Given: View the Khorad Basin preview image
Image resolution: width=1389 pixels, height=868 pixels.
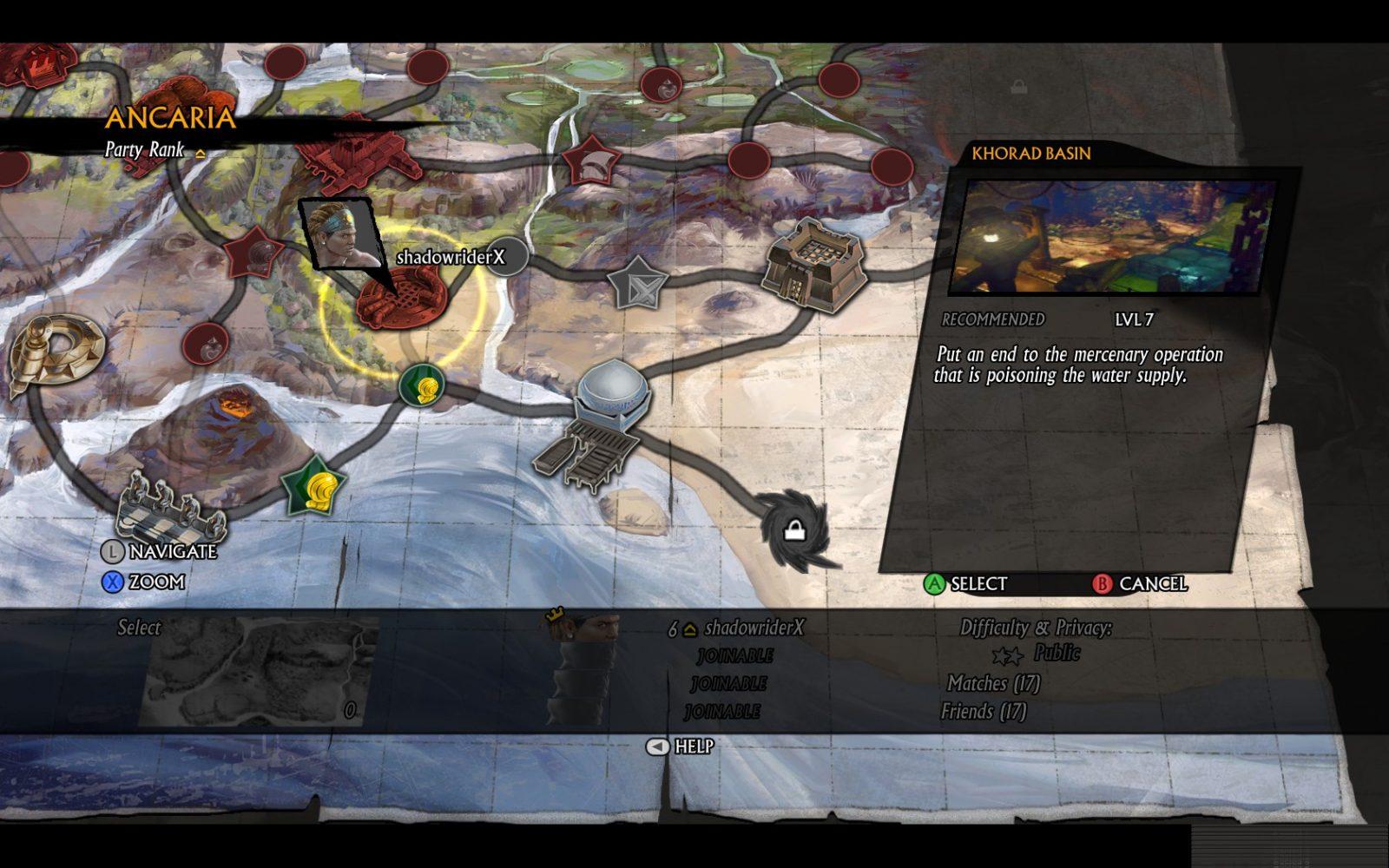Looking at the screenshot, I should click(x=1113, y=237).
